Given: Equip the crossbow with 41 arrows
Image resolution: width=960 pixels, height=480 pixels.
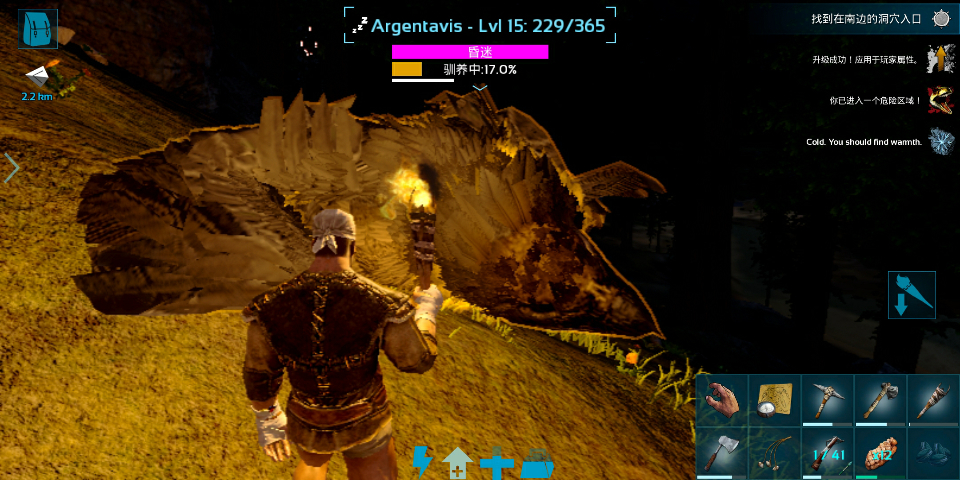Looking at the screenshot, I should pos(826,453).
